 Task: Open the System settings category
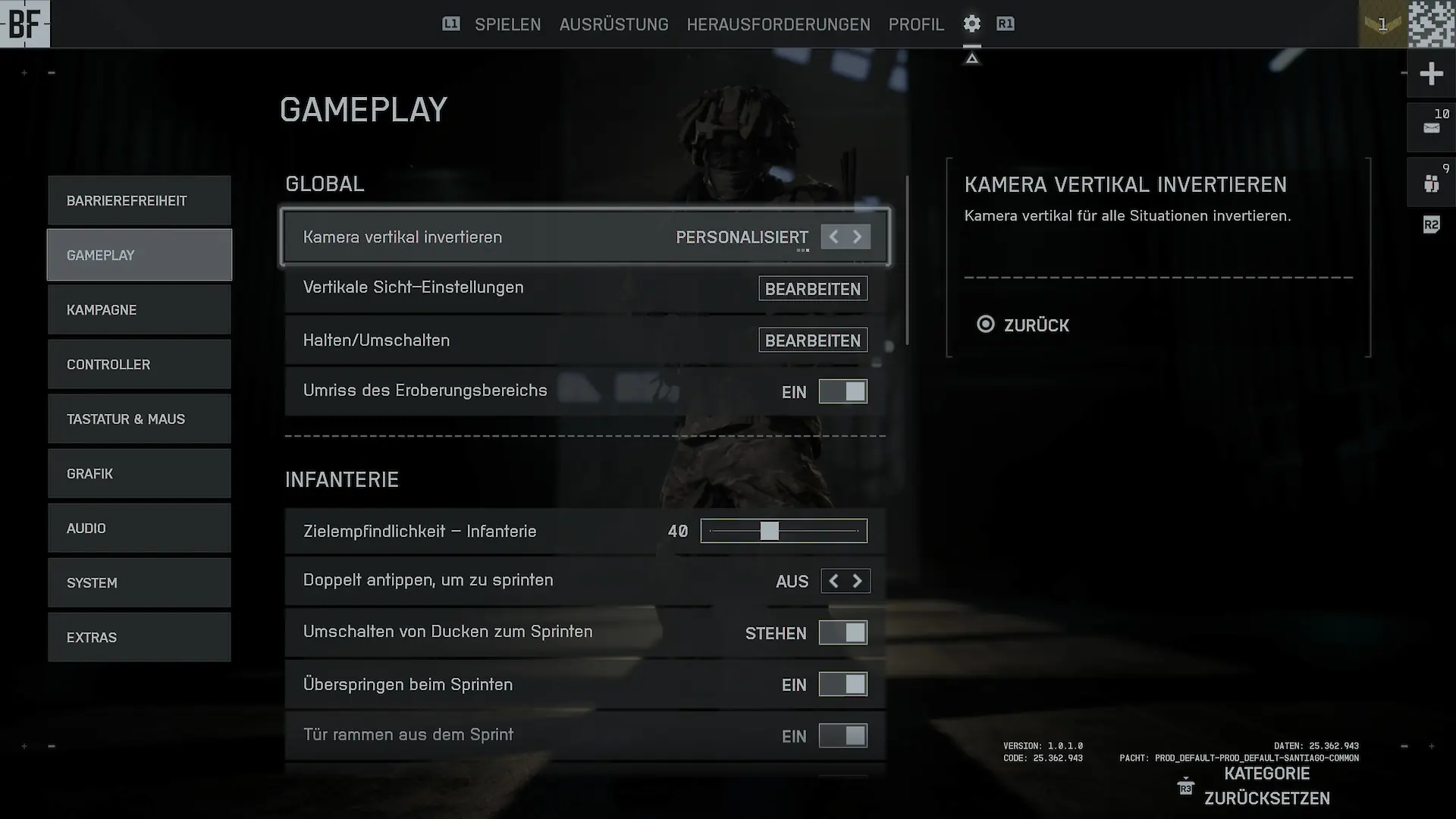(140, 583)
